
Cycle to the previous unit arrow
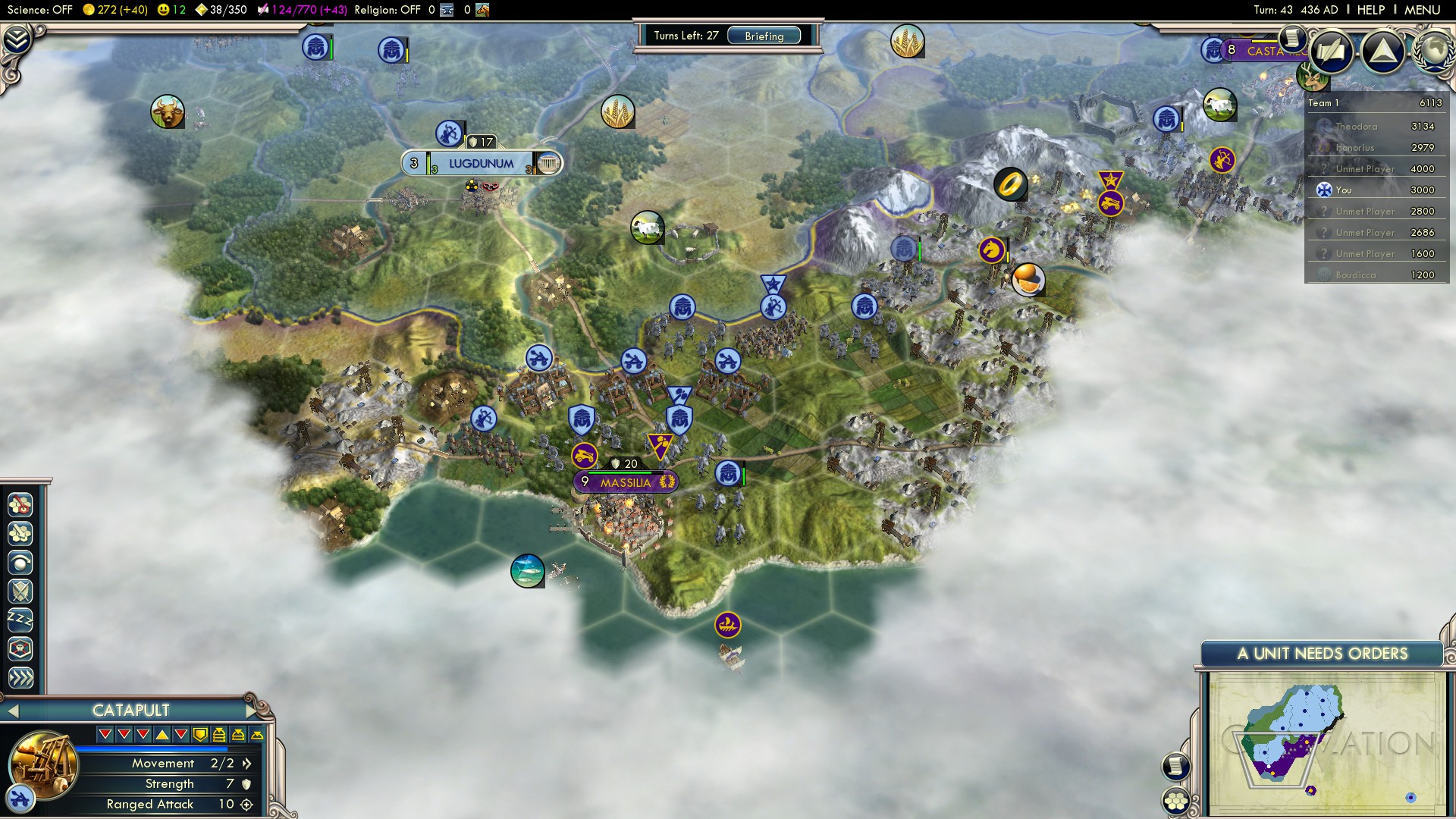point(11,711)
